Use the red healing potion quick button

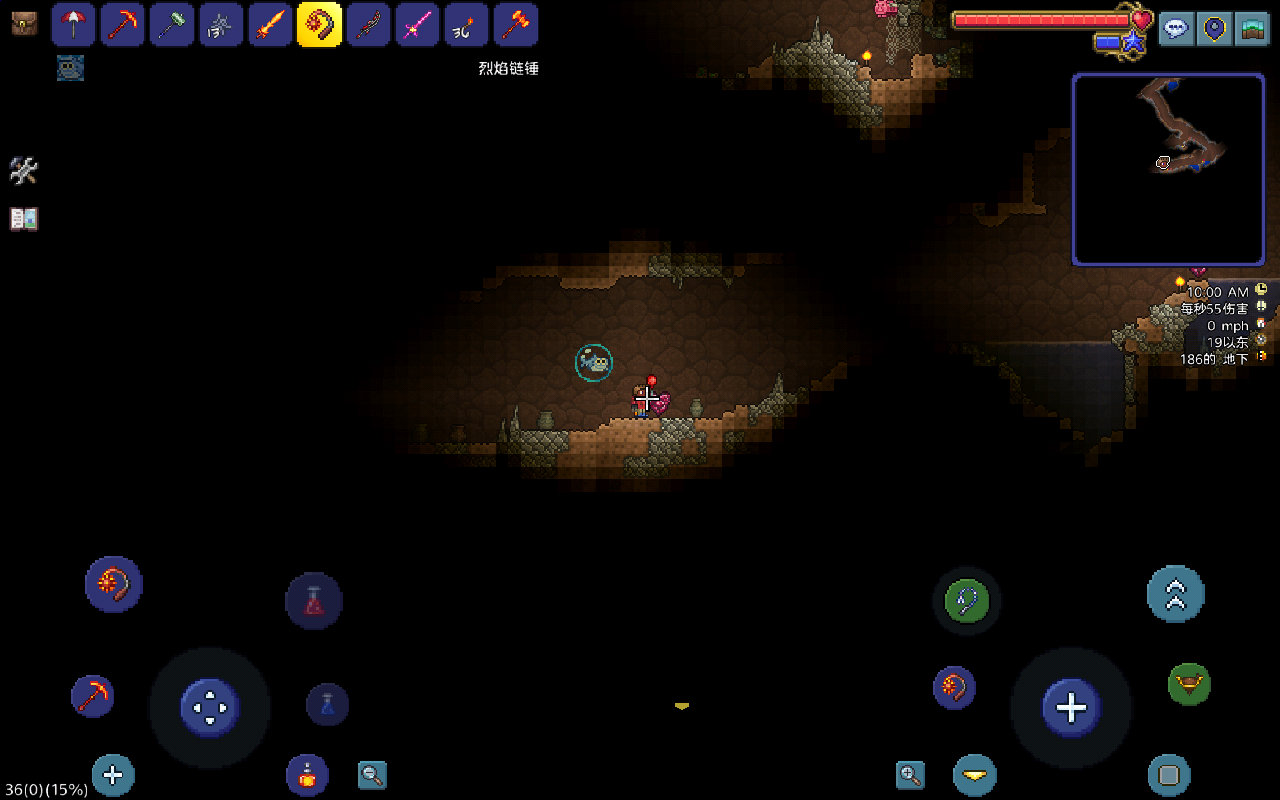pyautogui.click(x=314, y=601)
